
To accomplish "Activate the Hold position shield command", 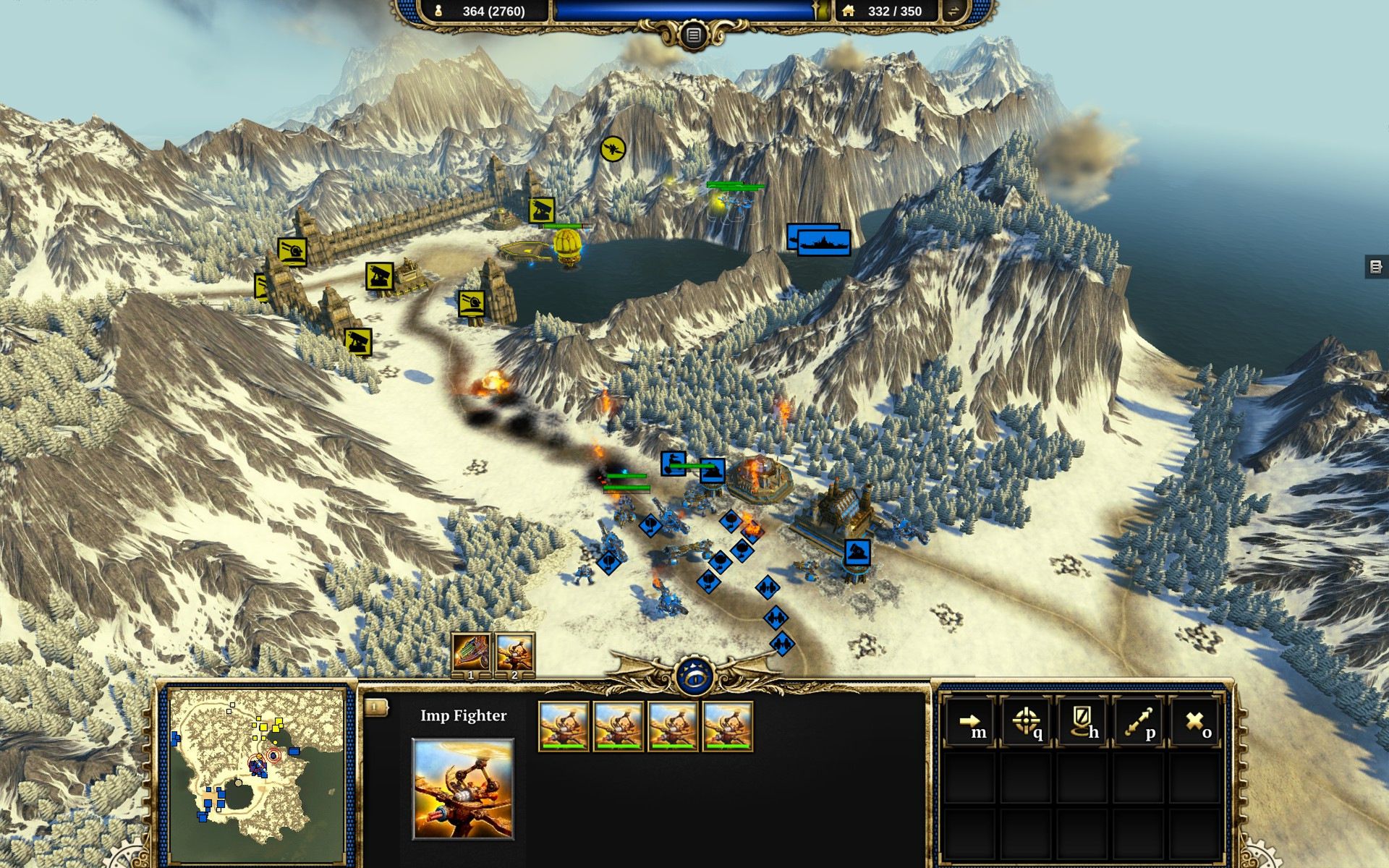I will tap(1082, 722).
